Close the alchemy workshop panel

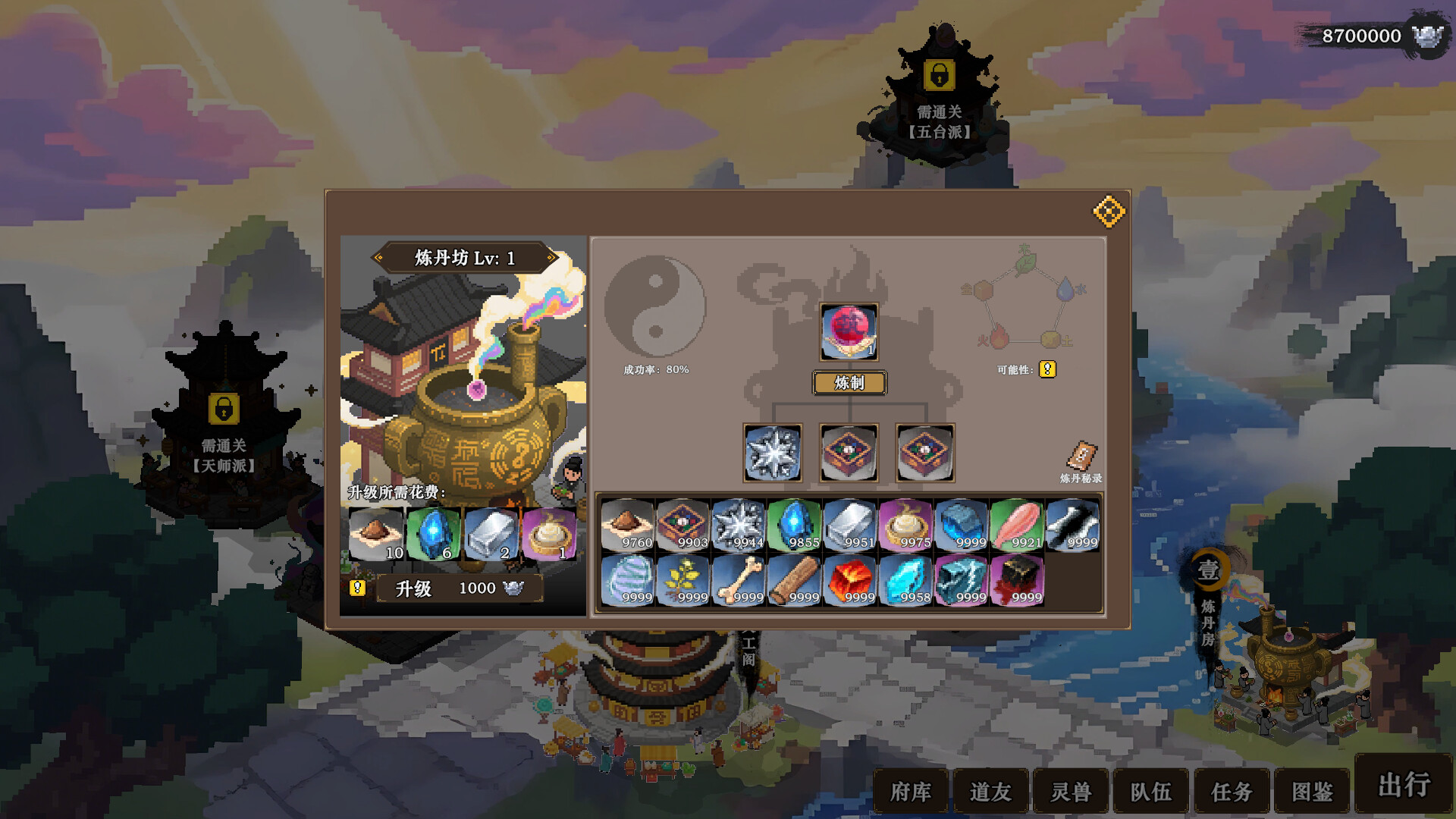coord(1109,212)
